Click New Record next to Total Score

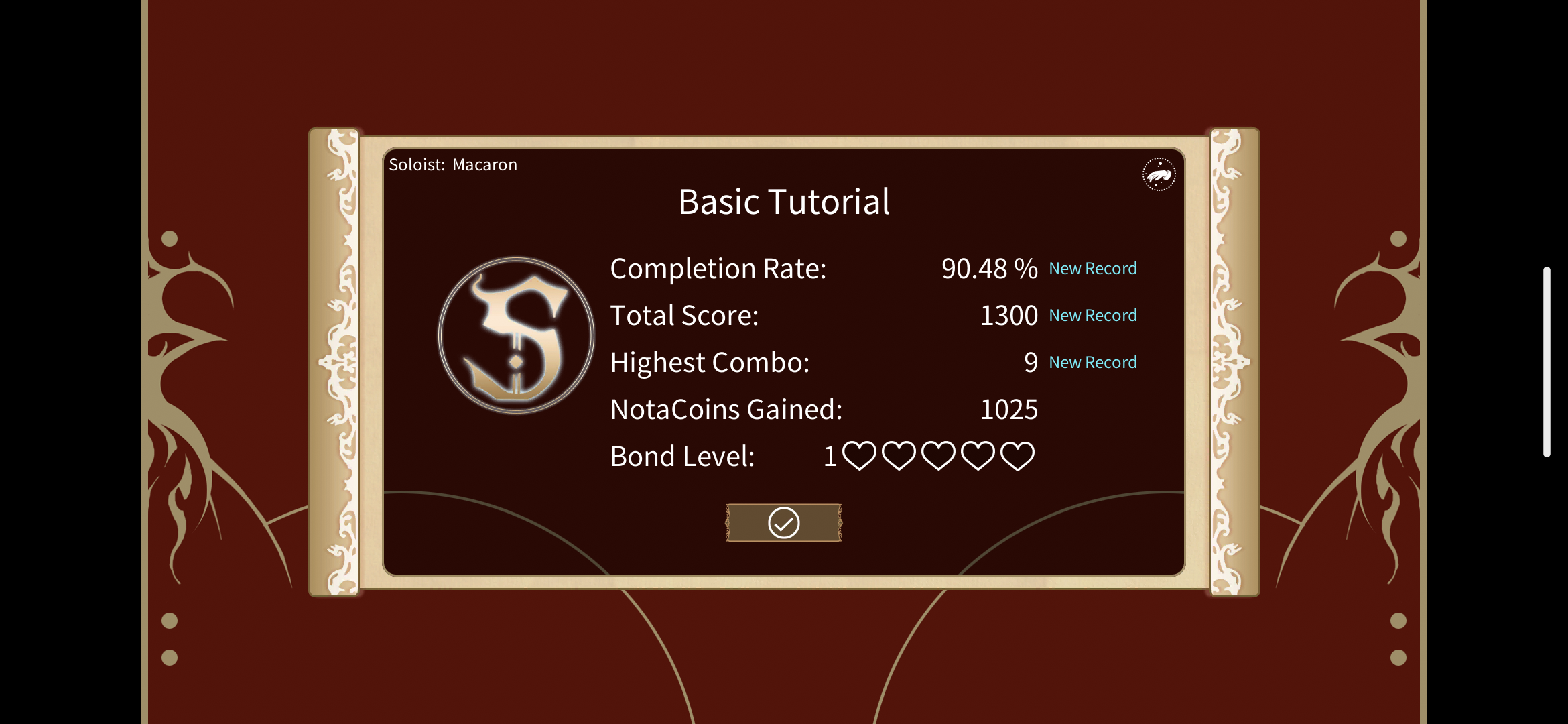pyautogui.click(x=1092, y=315)
